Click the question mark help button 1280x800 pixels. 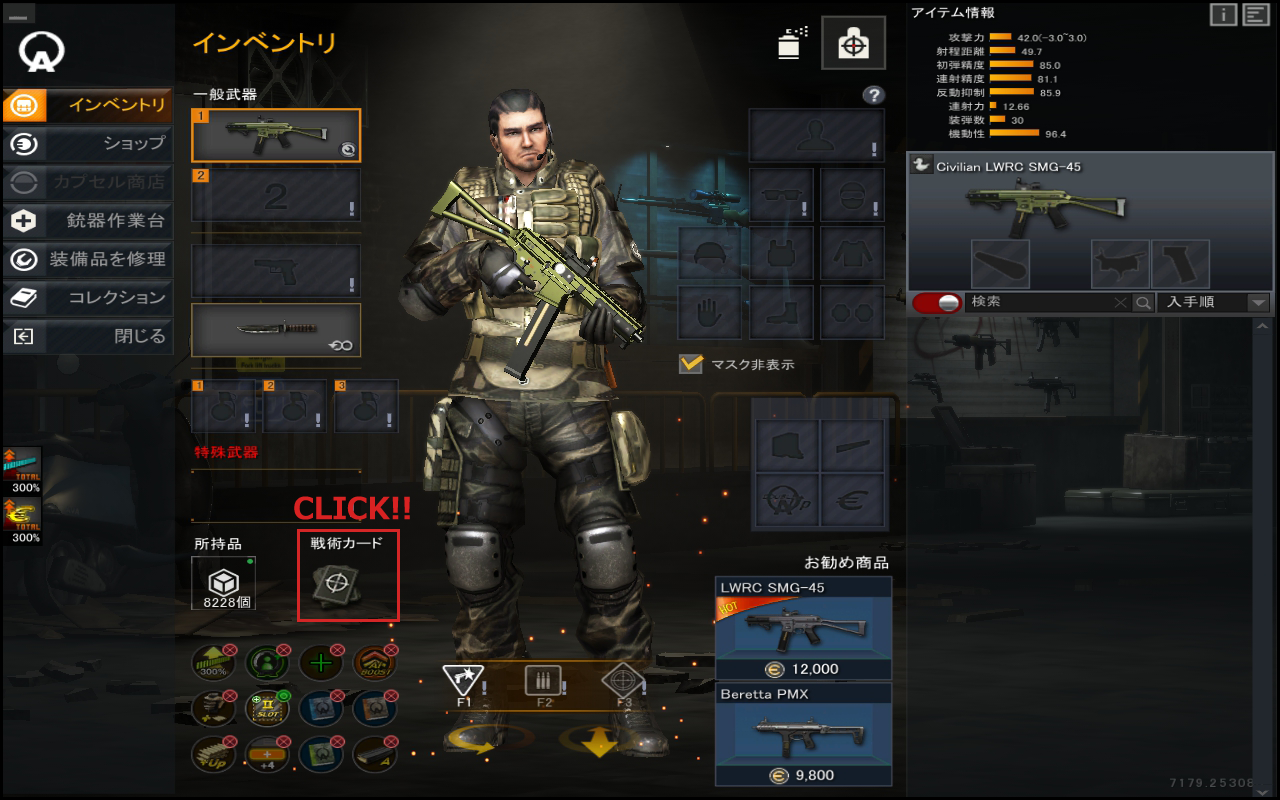874,95
